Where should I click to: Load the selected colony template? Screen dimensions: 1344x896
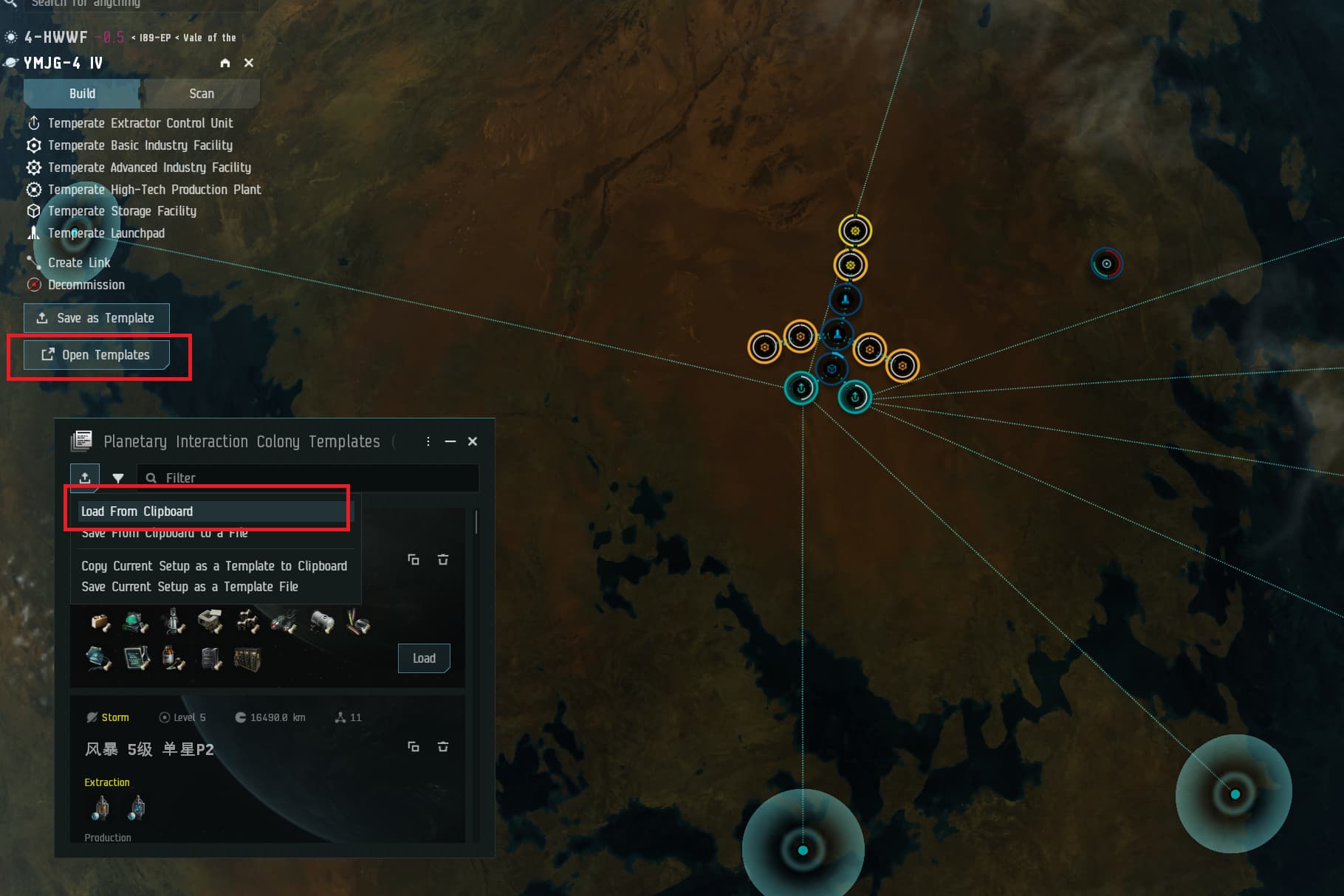(424, 658)
